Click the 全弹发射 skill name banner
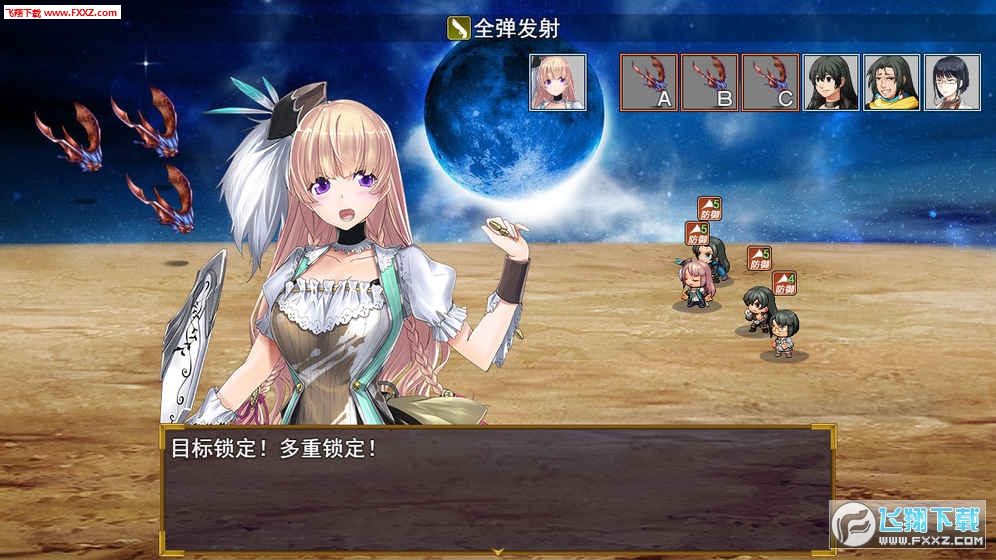The width and height of the screenshot is (996, 560). point(503,28)
